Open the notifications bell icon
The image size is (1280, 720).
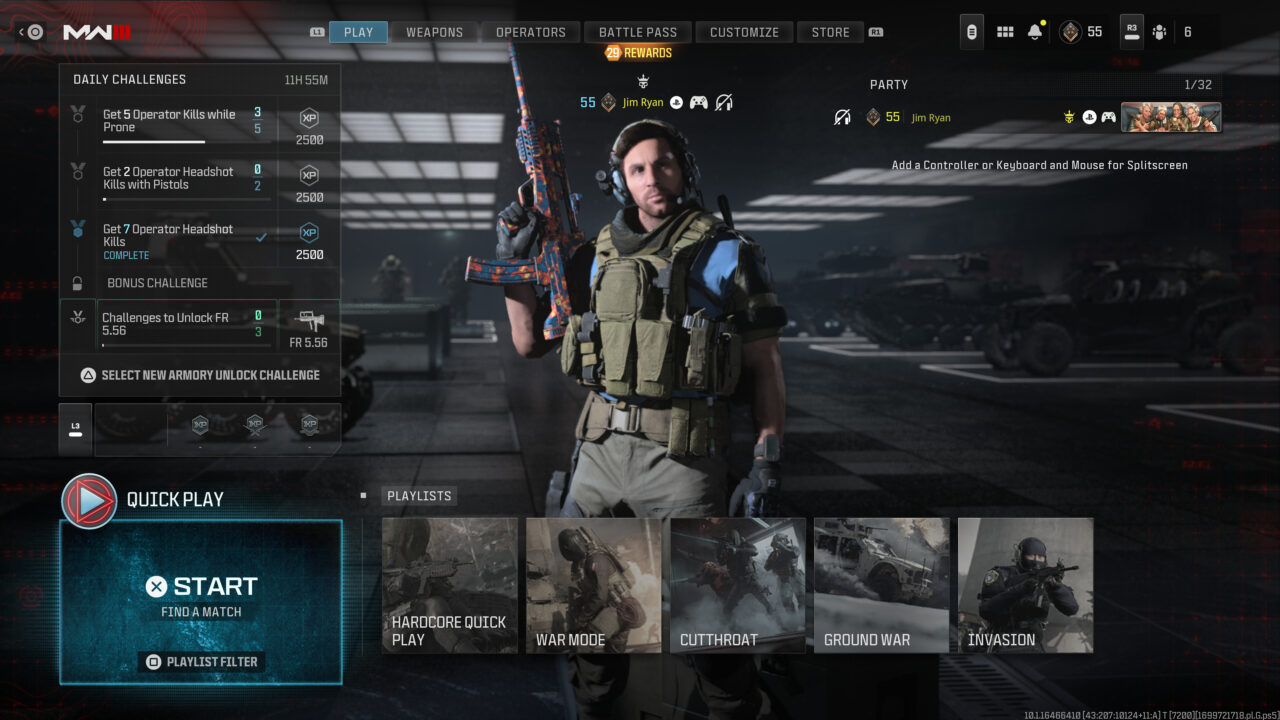point(1034,31)
